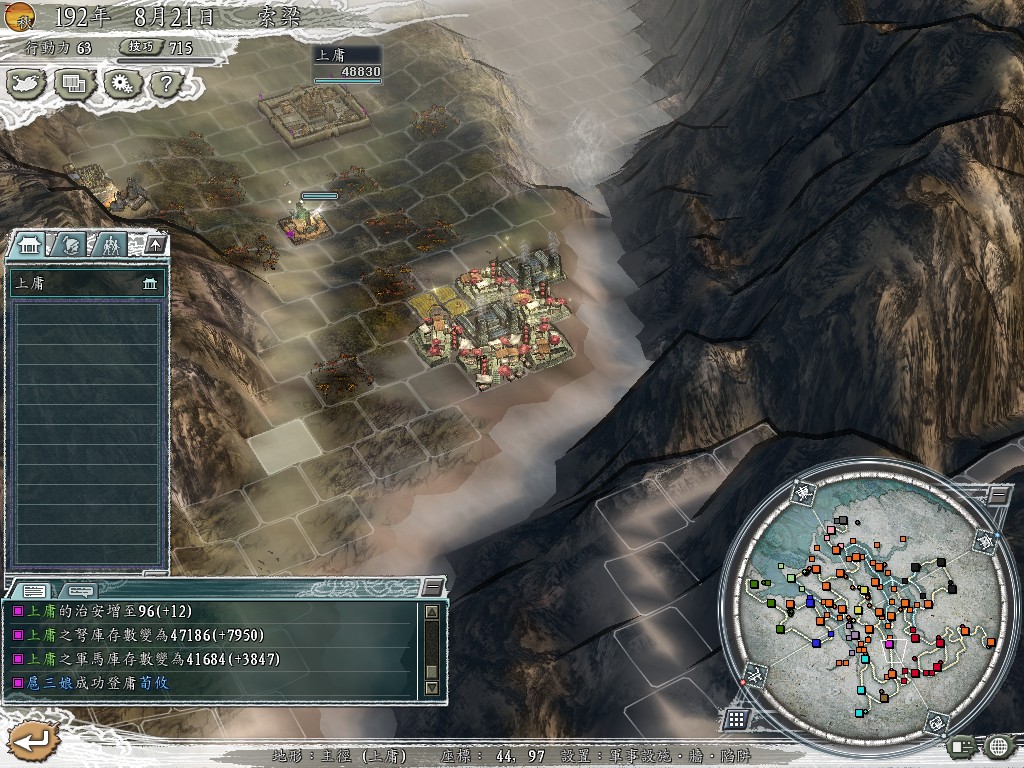The height and width of the screenshot is (768, 1024).
Task: Minimize the message log panel
Action: 432,587
